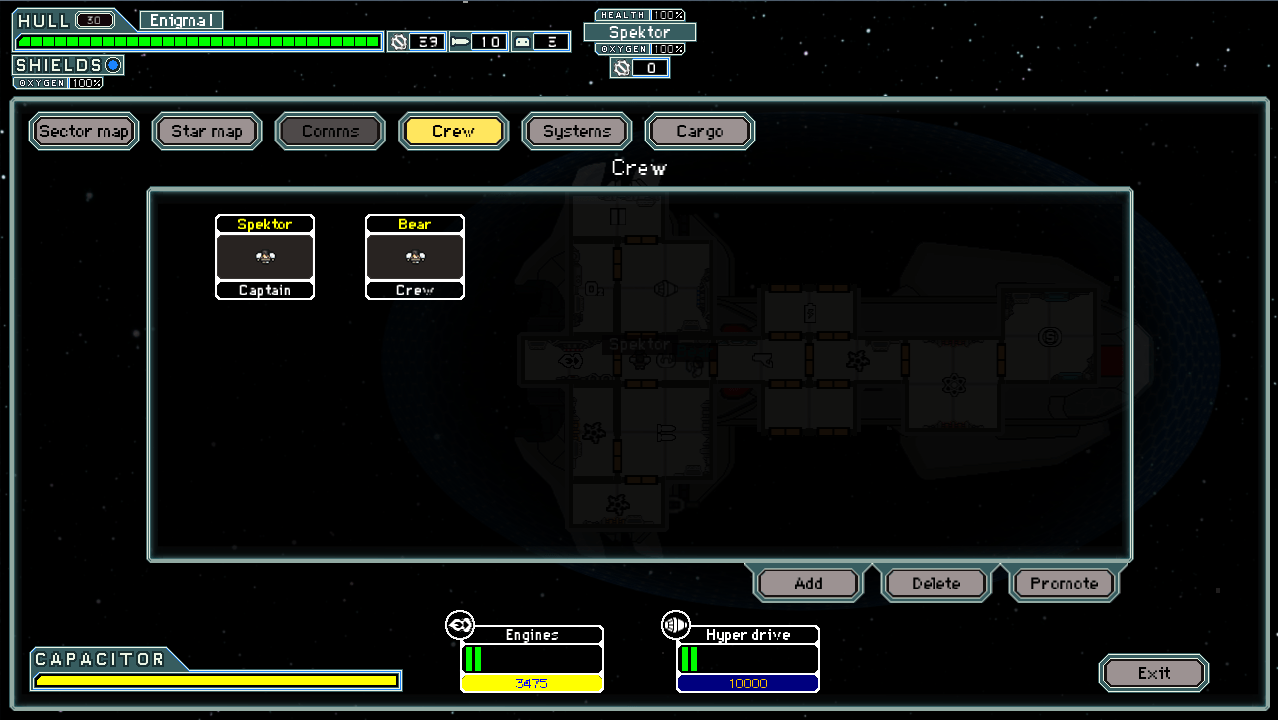The width and height of the screenshot is (1278, 720).
Task: Switch to the Star map tab
Action: tap(207, 131)
